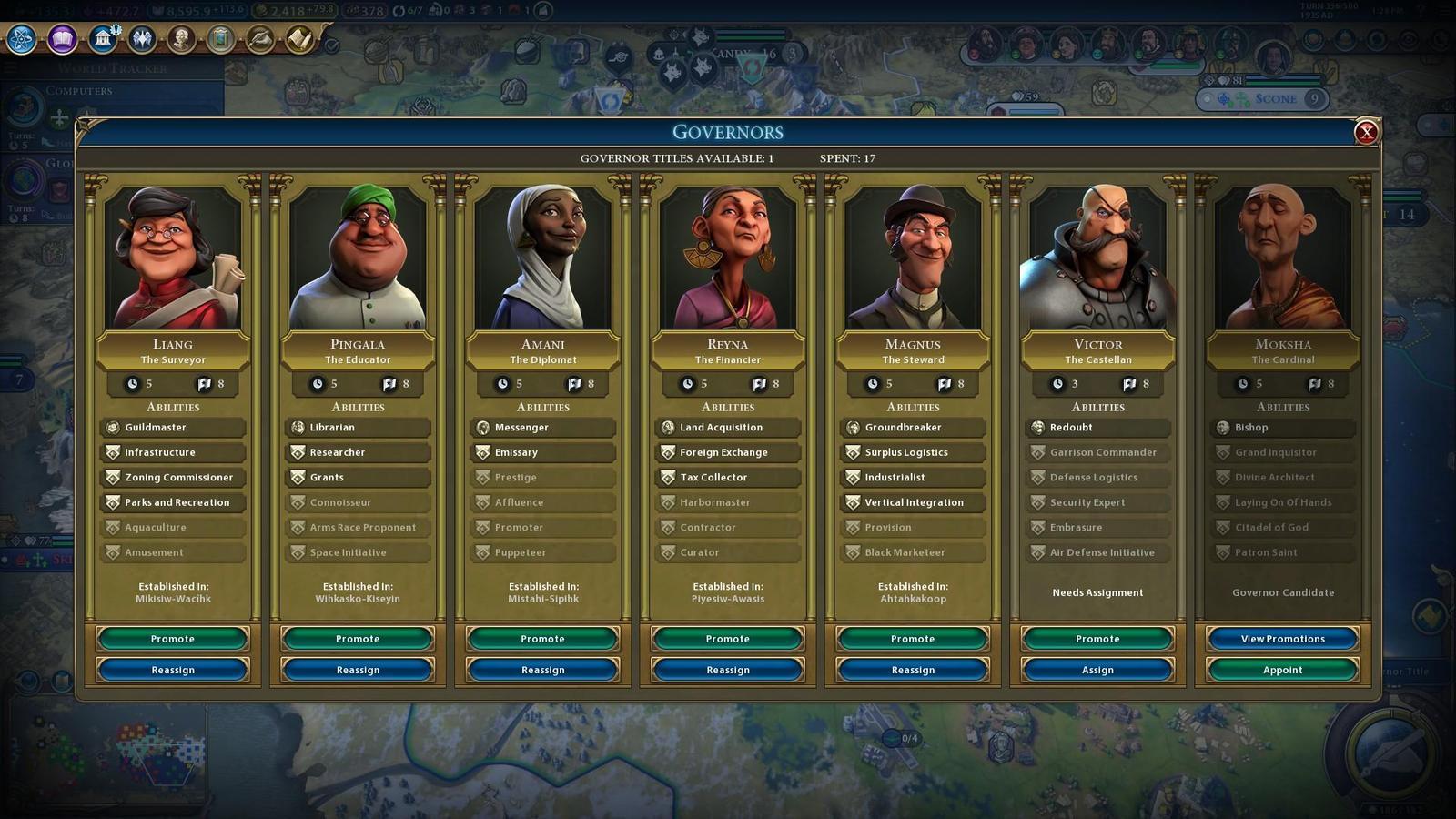This screenshot has width=1456, height=819.
Task: Promote Pingala the Educator
Action: pos(358,639)
